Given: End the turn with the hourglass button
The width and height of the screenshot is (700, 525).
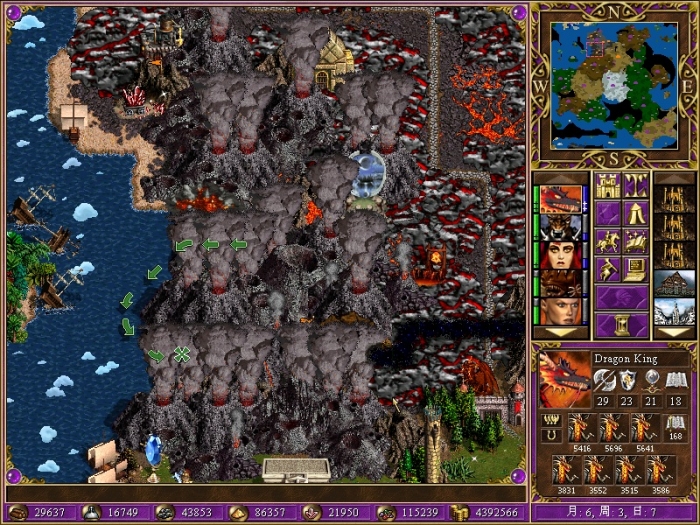Looking at the screenshot, I should click(x=622, y=325).
